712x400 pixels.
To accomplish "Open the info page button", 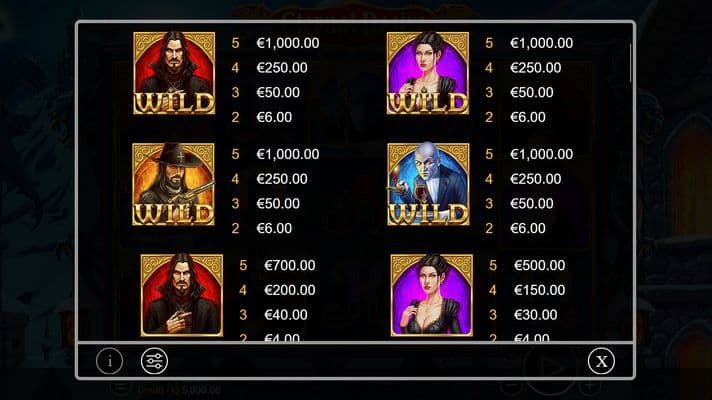I will pos(110,361).
